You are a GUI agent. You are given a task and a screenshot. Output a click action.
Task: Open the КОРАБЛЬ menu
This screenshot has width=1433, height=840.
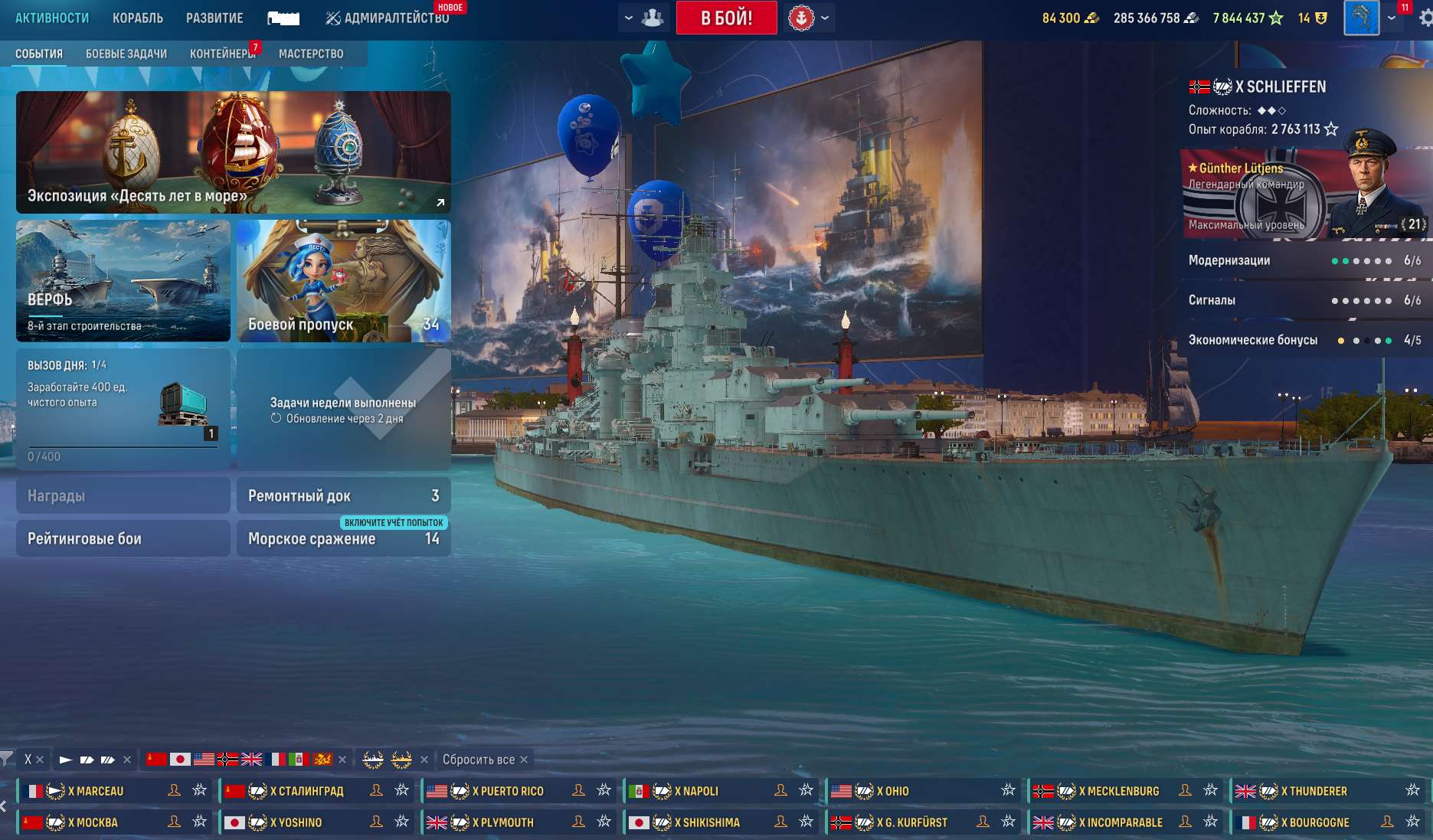(x=138, y=16)
